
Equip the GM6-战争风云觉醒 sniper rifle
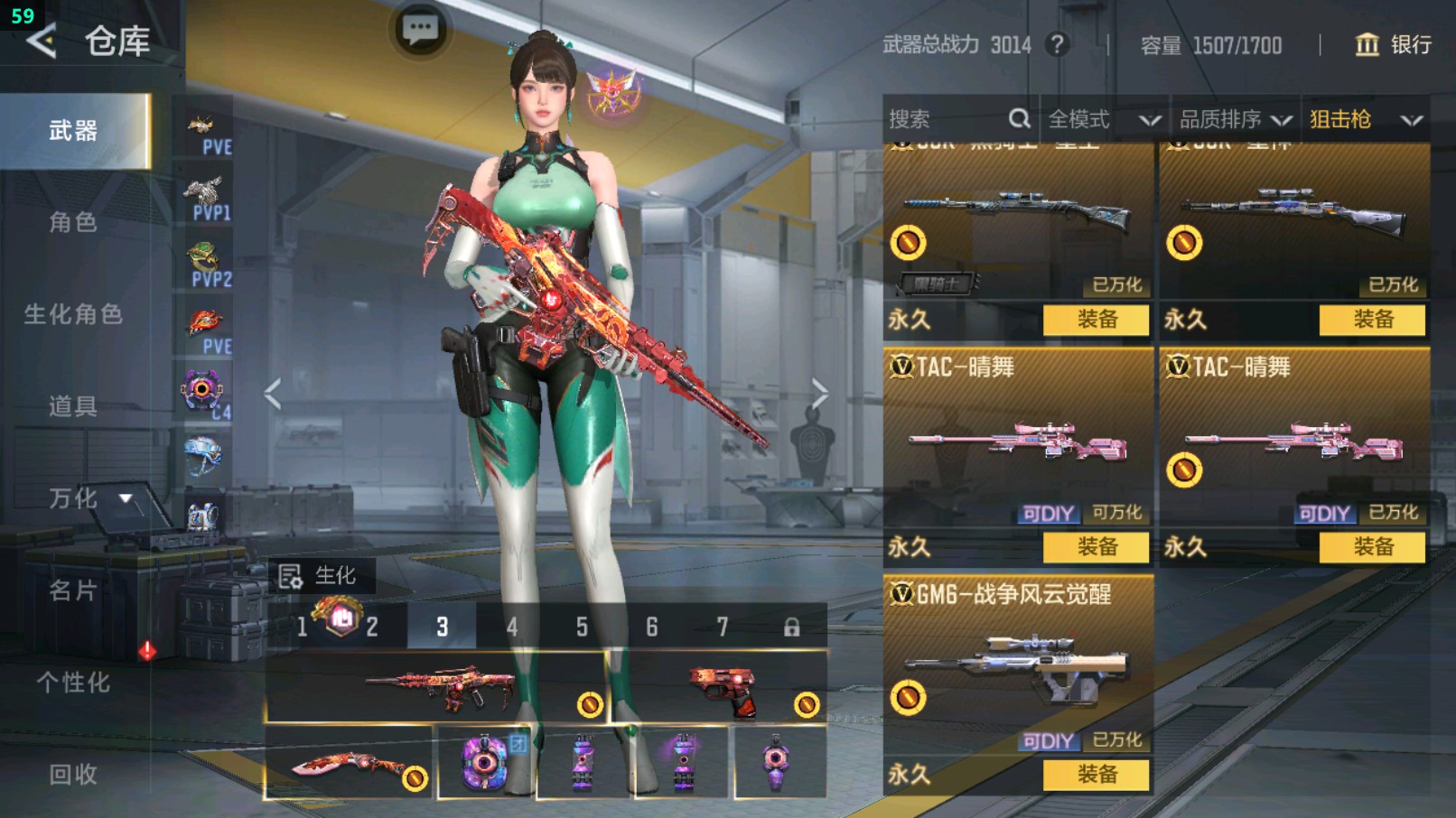pos(1097,774)
